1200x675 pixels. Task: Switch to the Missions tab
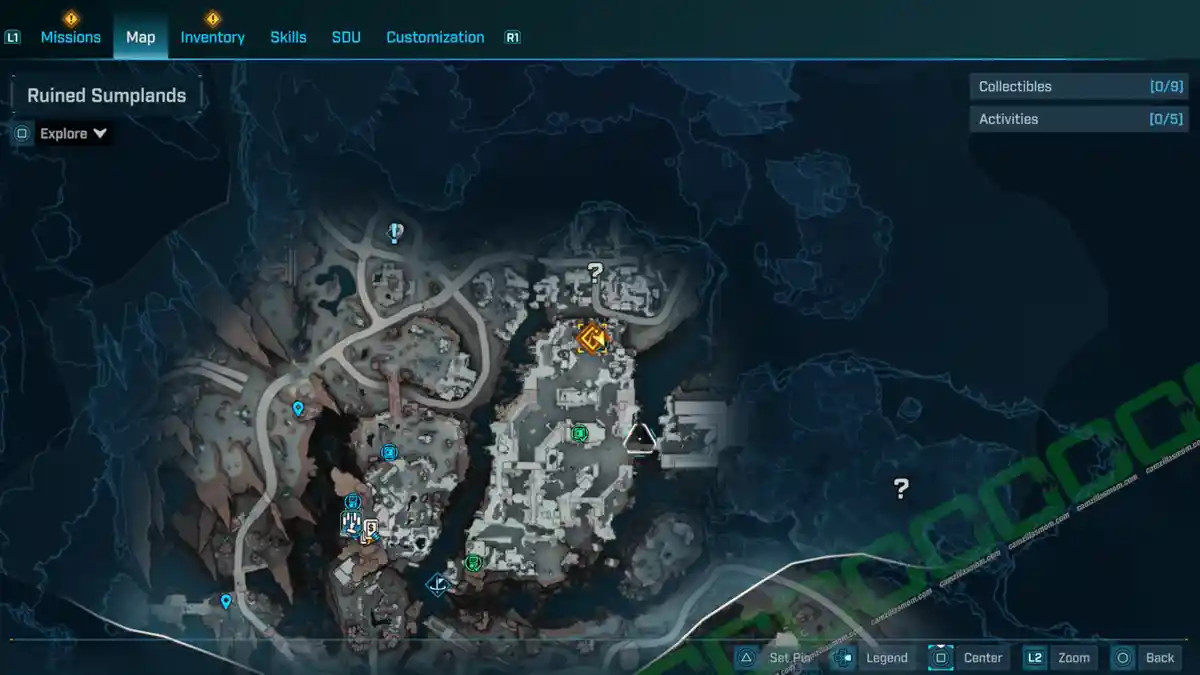coord(70,37)
